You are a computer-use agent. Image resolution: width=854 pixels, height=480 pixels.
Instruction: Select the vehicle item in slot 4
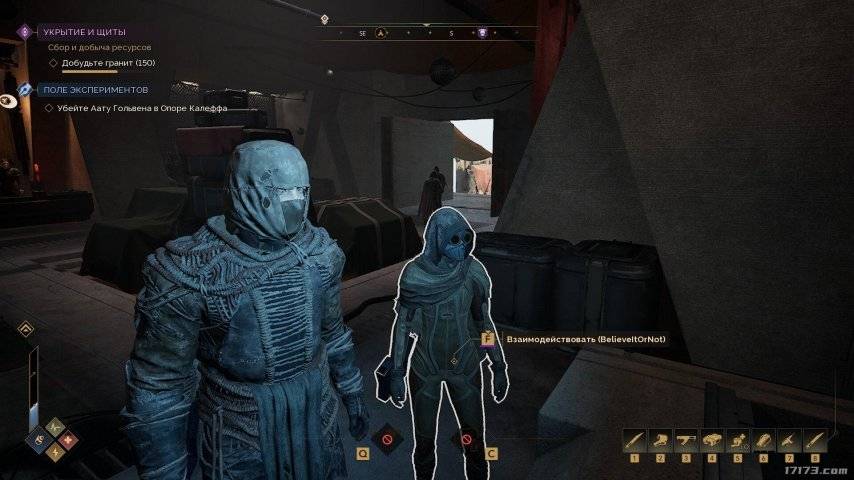[711, 439]
